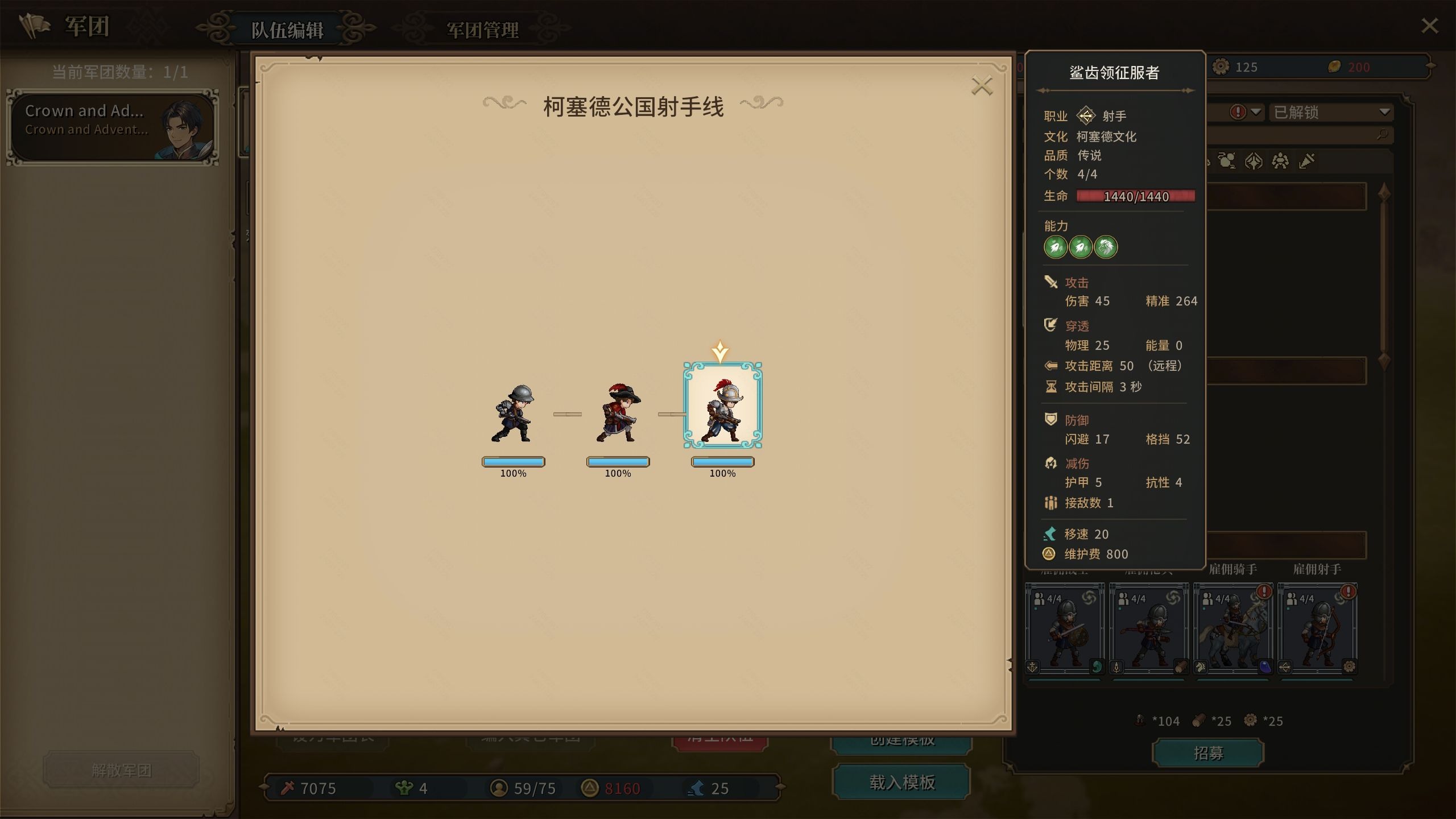Switch to the 队伍编辑 tab

pyautogui.click(x=288, y=31)
